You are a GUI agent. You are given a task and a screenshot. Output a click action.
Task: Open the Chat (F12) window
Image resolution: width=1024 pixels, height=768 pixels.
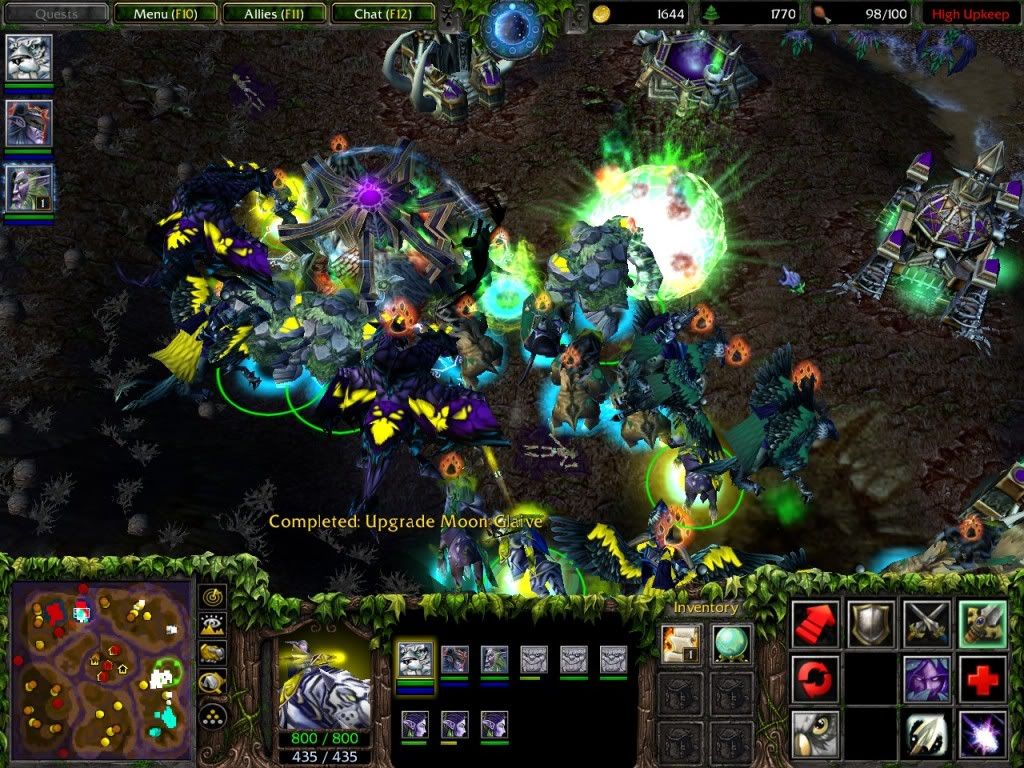point(381,14)
